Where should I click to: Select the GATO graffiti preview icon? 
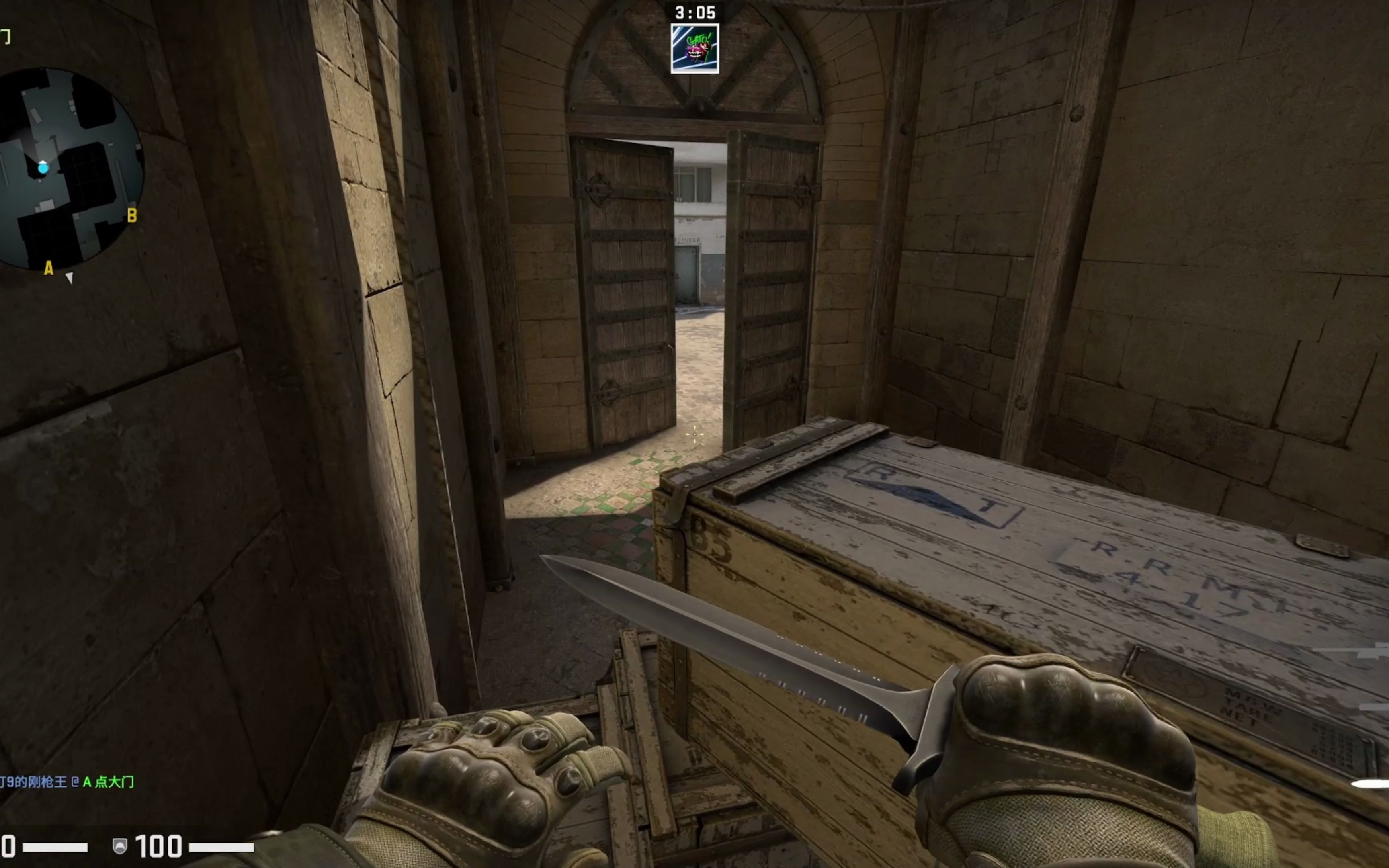click(695, 49)
